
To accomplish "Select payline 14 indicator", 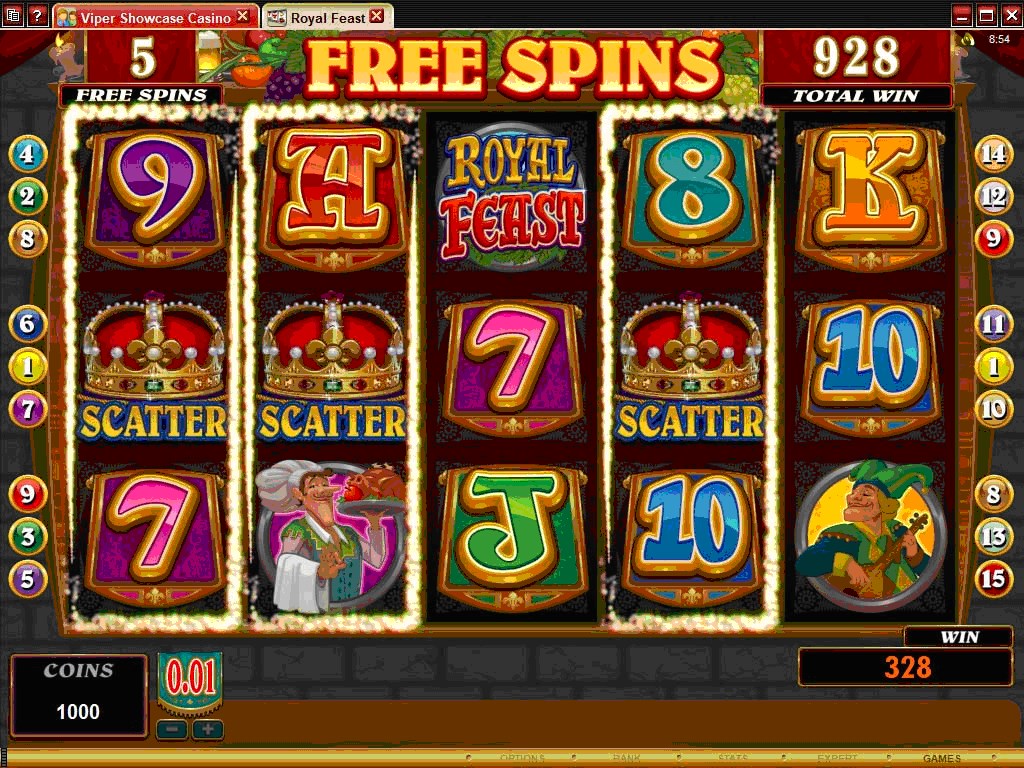I will click(x=994, y=154).
